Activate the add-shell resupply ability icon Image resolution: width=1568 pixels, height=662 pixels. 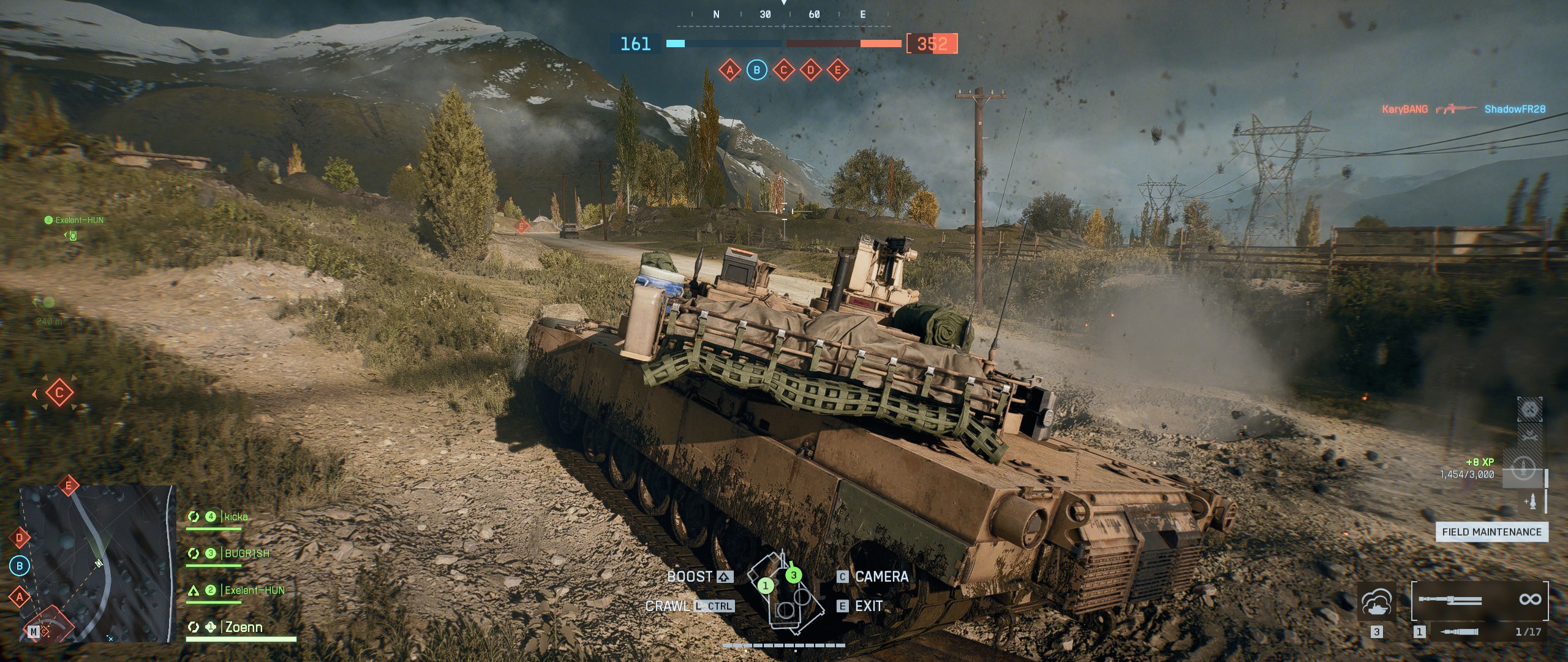[x=1531, y=502]
